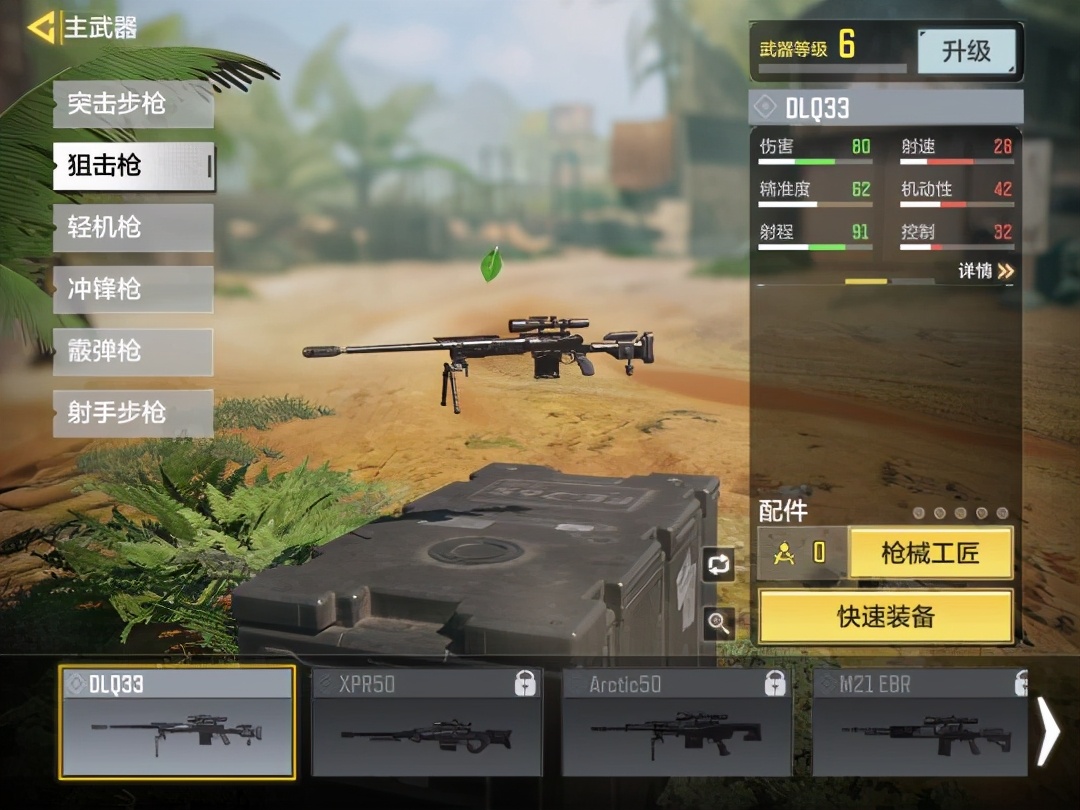Switch to the 射手步枪 category
This screenshot has height=810, width=1080.
133,413
